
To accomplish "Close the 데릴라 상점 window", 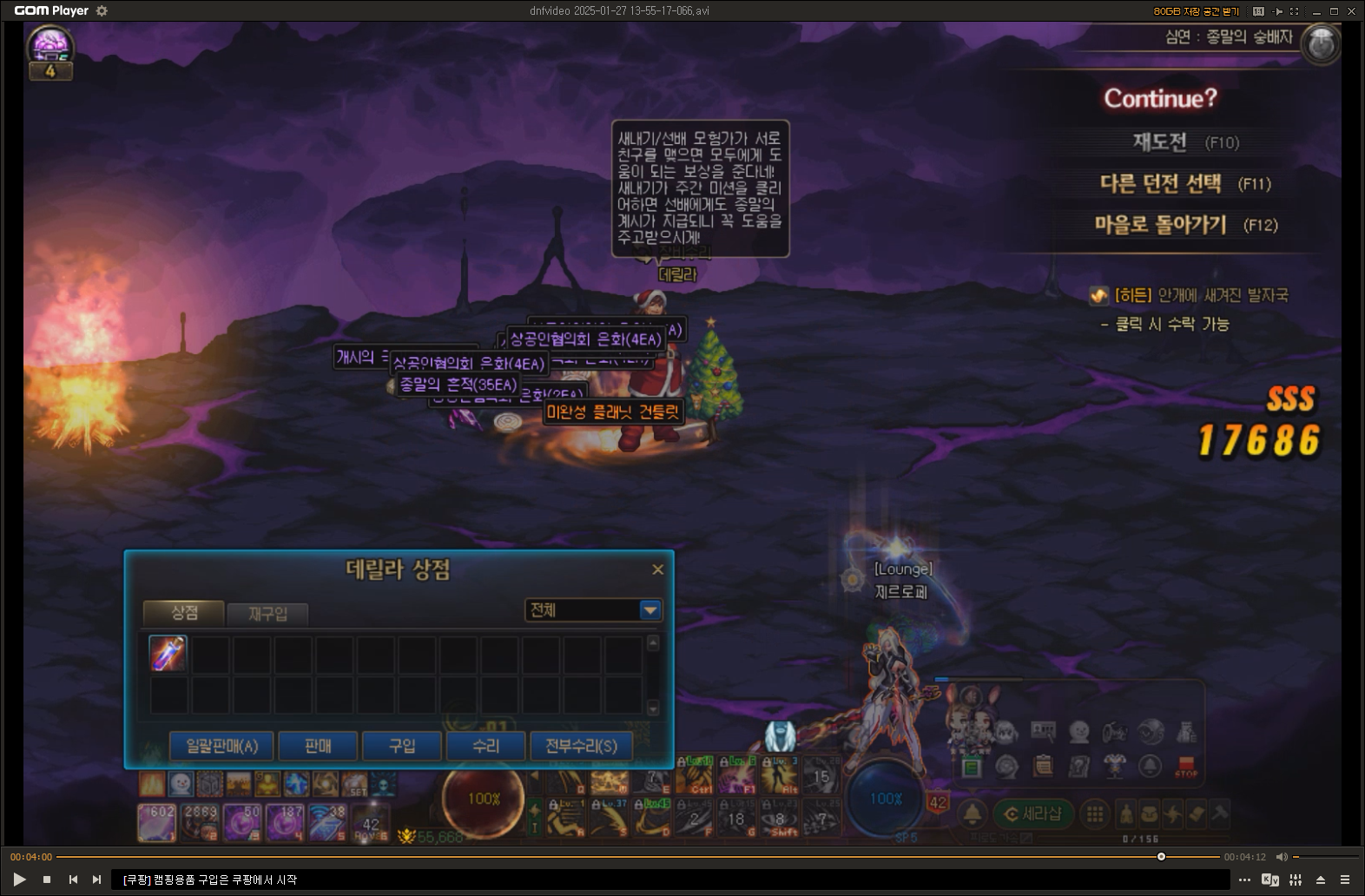I will [657, 570].
